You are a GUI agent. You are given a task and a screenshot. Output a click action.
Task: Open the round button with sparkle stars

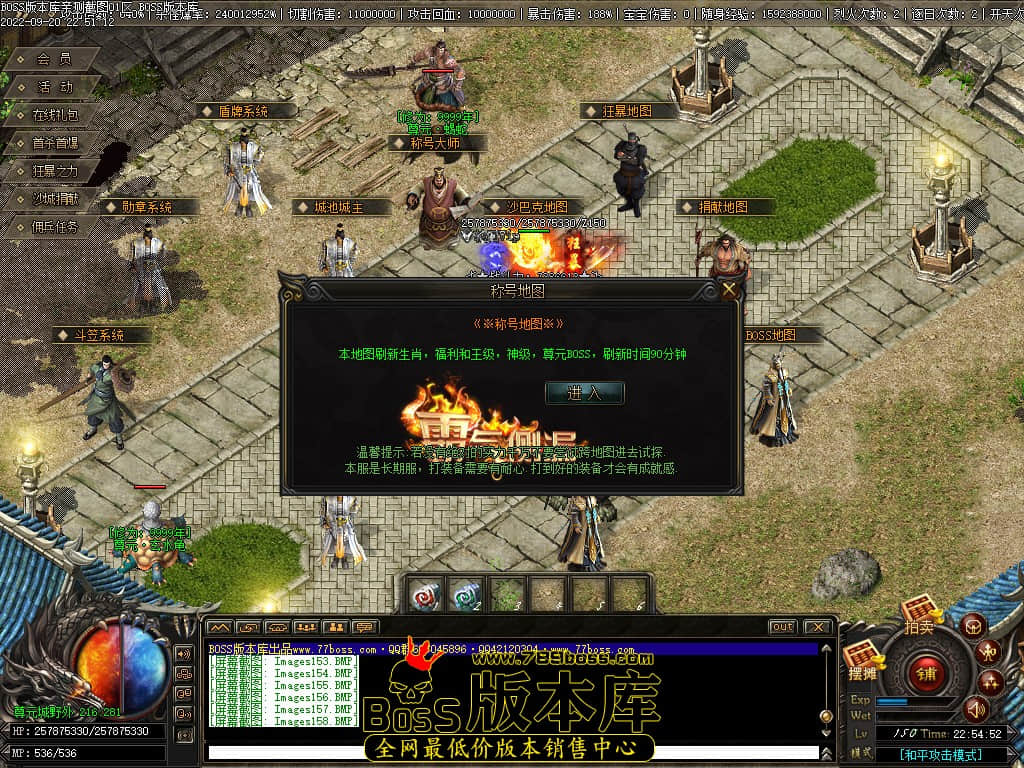click(991, 683)
